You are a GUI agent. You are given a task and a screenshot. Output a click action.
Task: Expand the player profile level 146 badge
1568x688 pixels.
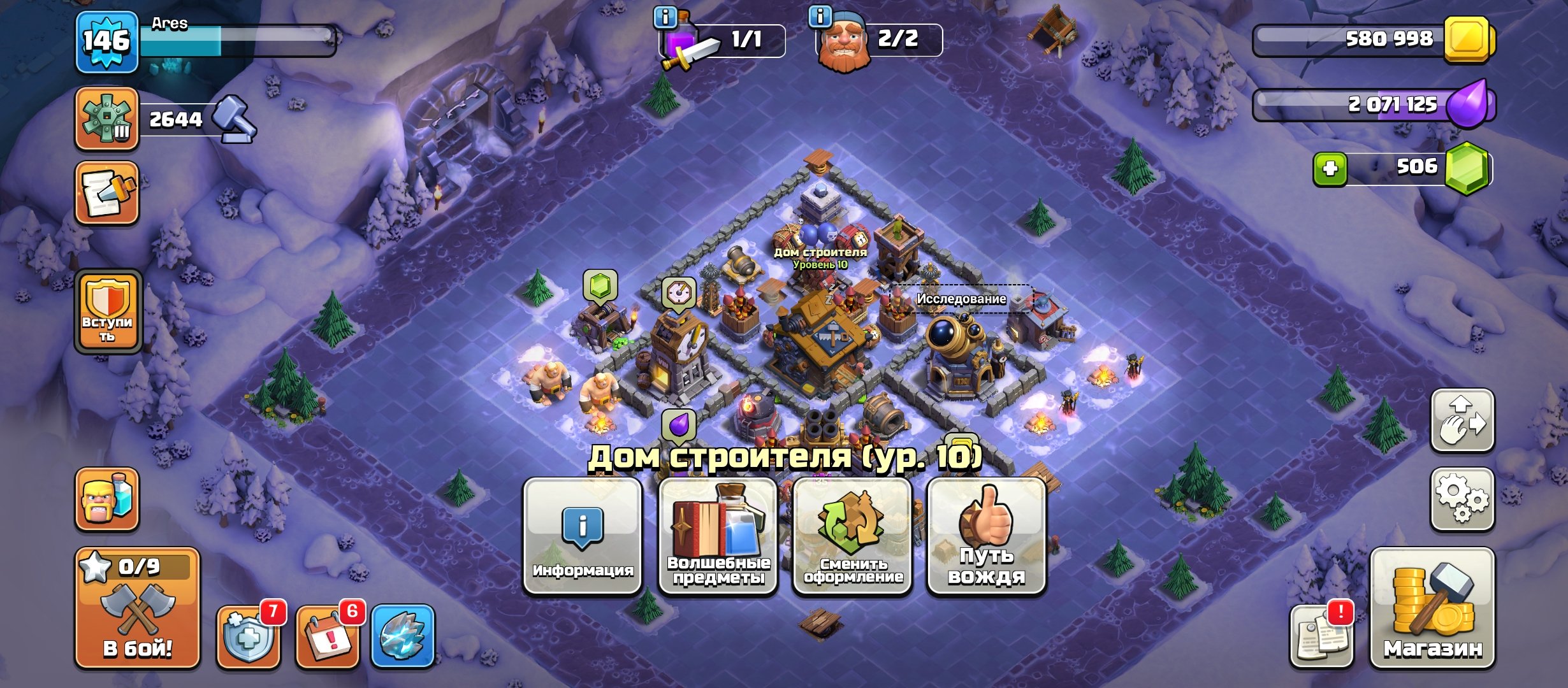point(106,40)
